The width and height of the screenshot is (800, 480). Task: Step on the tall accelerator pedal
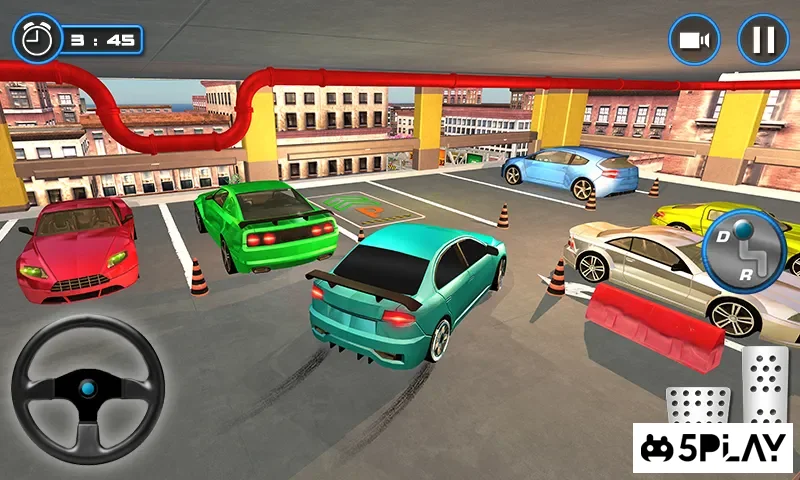(x=765, y=384)
